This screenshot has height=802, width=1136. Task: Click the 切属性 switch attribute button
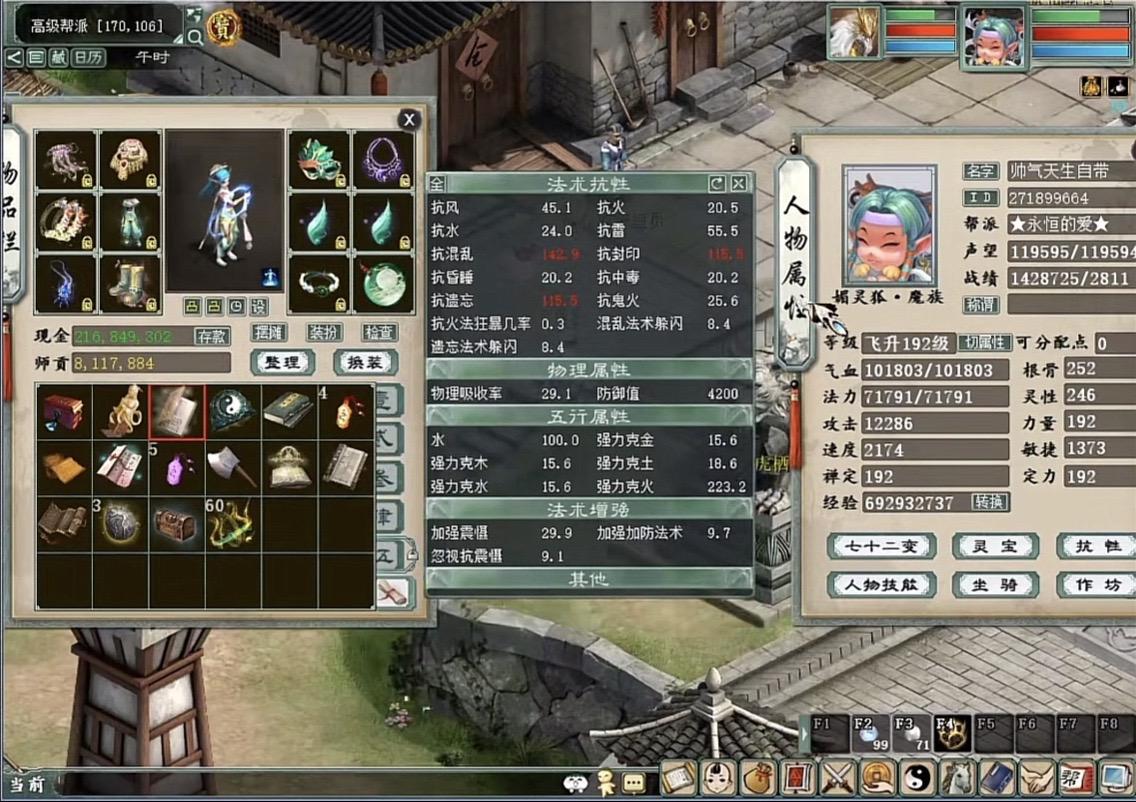tap(984, 343)
